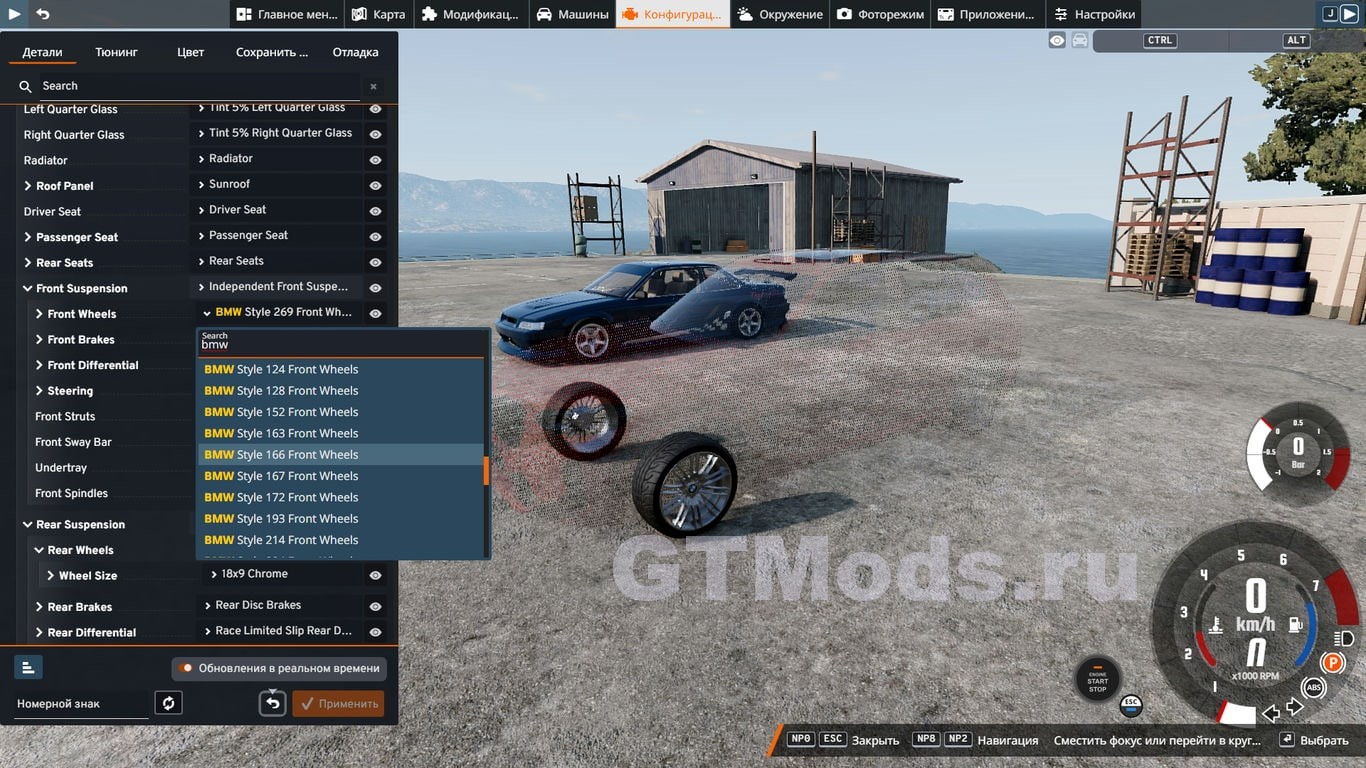Switch to the Тюнинг tab
1366x768 pixels.
pos(117,52)
